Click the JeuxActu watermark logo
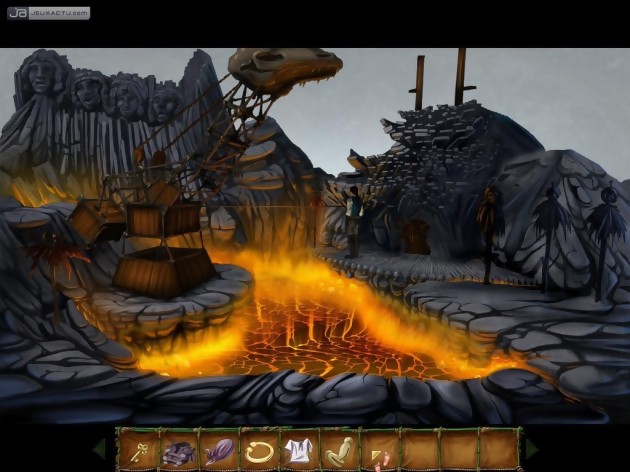 pos(47,13)
